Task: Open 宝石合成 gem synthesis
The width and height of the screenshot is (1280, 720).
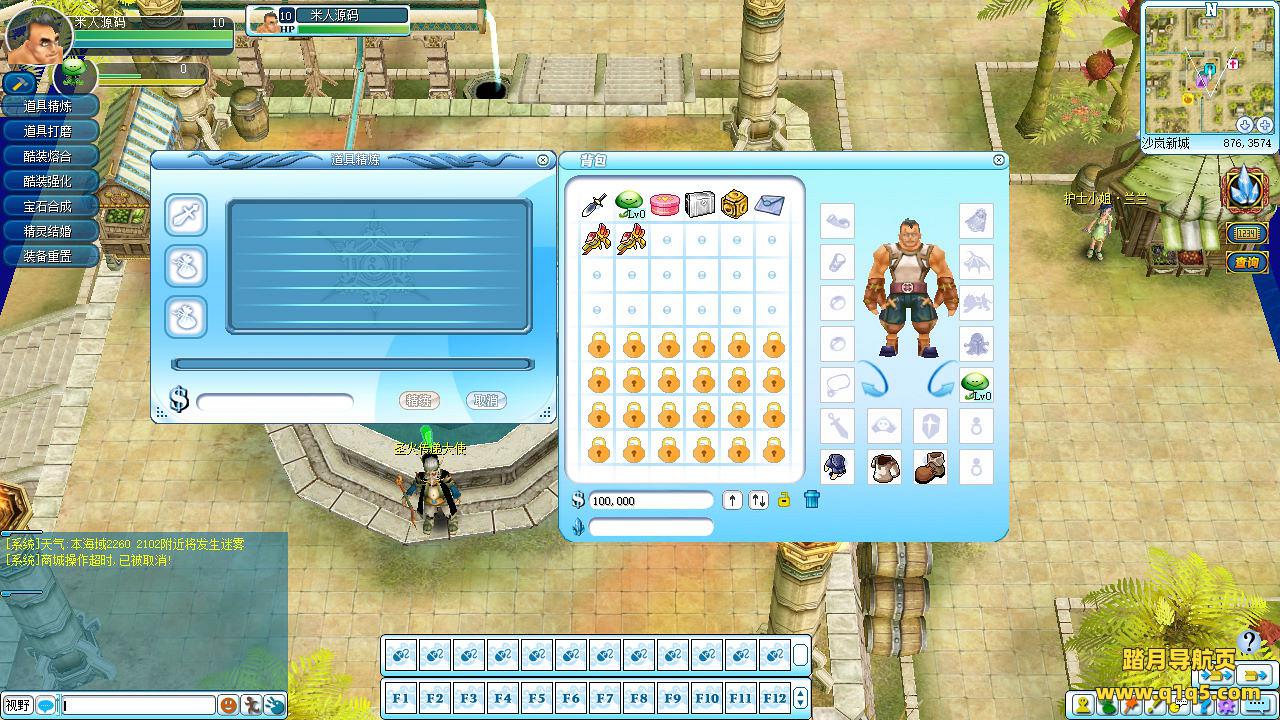Action: coord(48,206)
